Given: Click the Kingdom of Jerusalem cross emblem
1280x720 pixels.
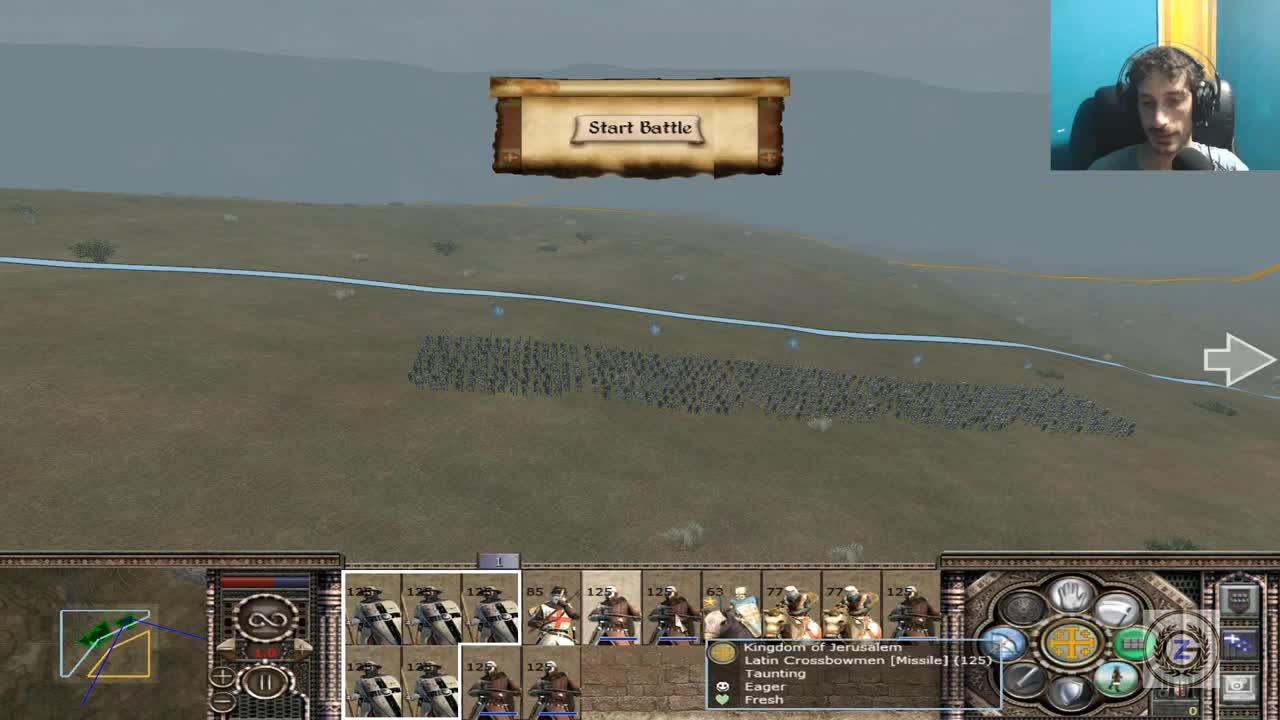Looking at the screenshot, I should coord(1070,643).
